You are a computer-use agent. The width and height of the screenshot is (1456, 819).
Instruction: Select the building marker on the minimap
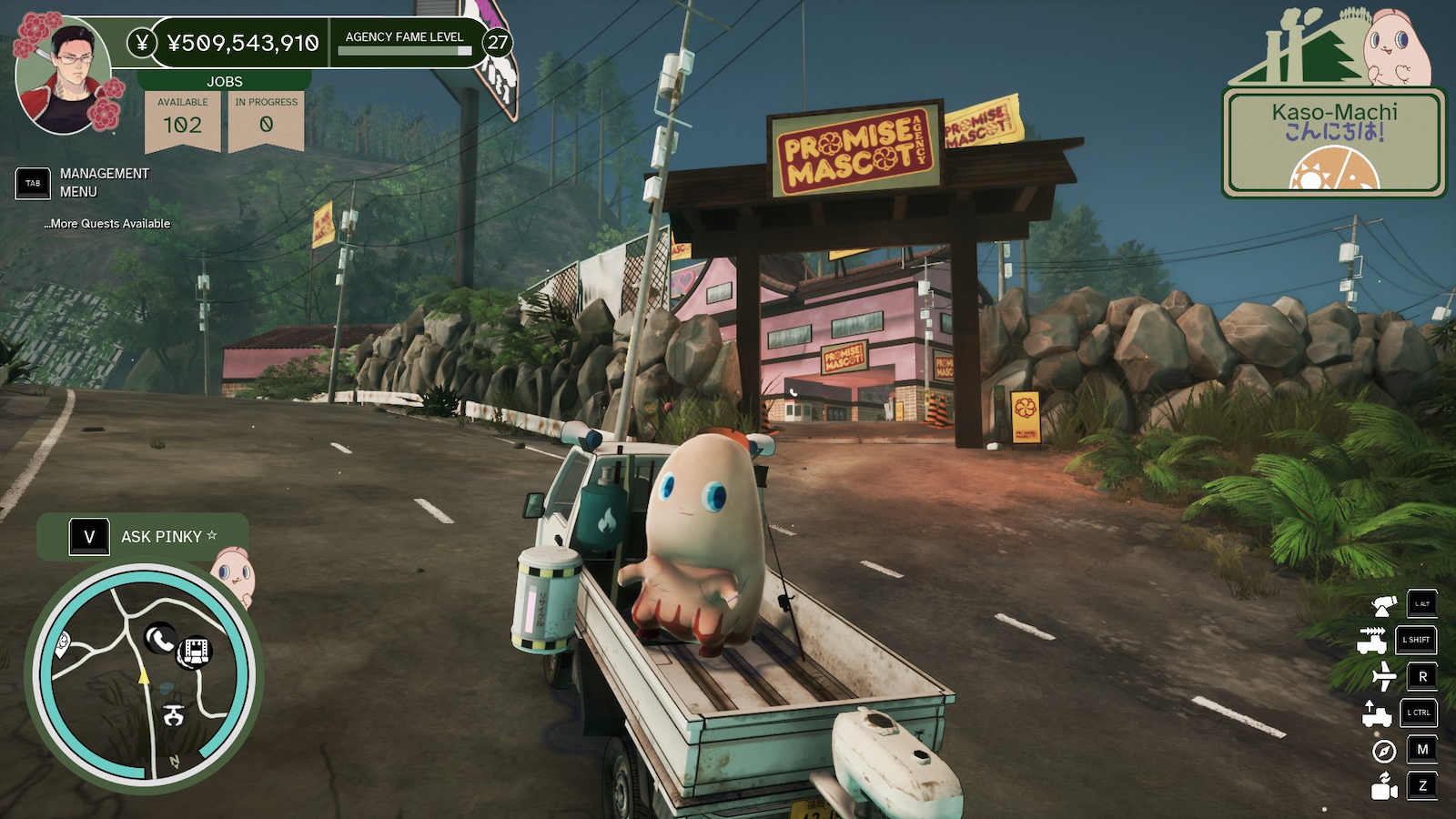pos(196,650)
